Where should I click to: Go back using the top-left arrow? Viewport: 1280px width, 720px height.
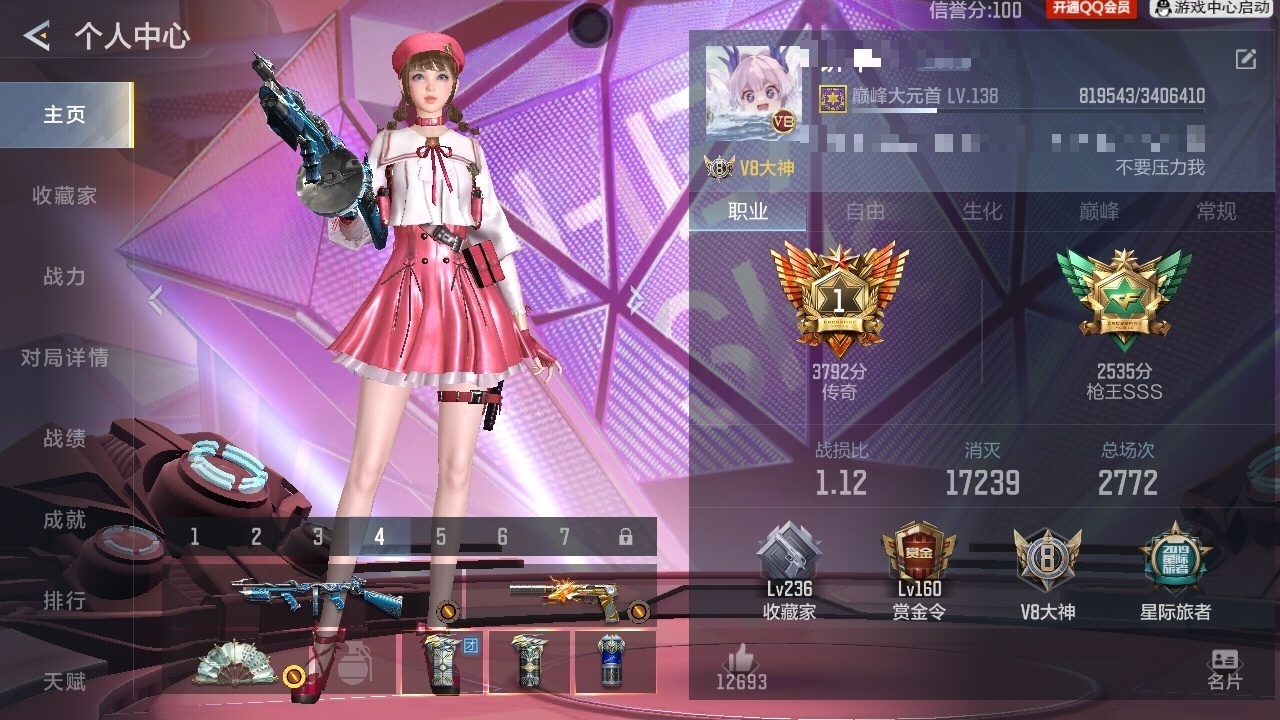point(37,37)
